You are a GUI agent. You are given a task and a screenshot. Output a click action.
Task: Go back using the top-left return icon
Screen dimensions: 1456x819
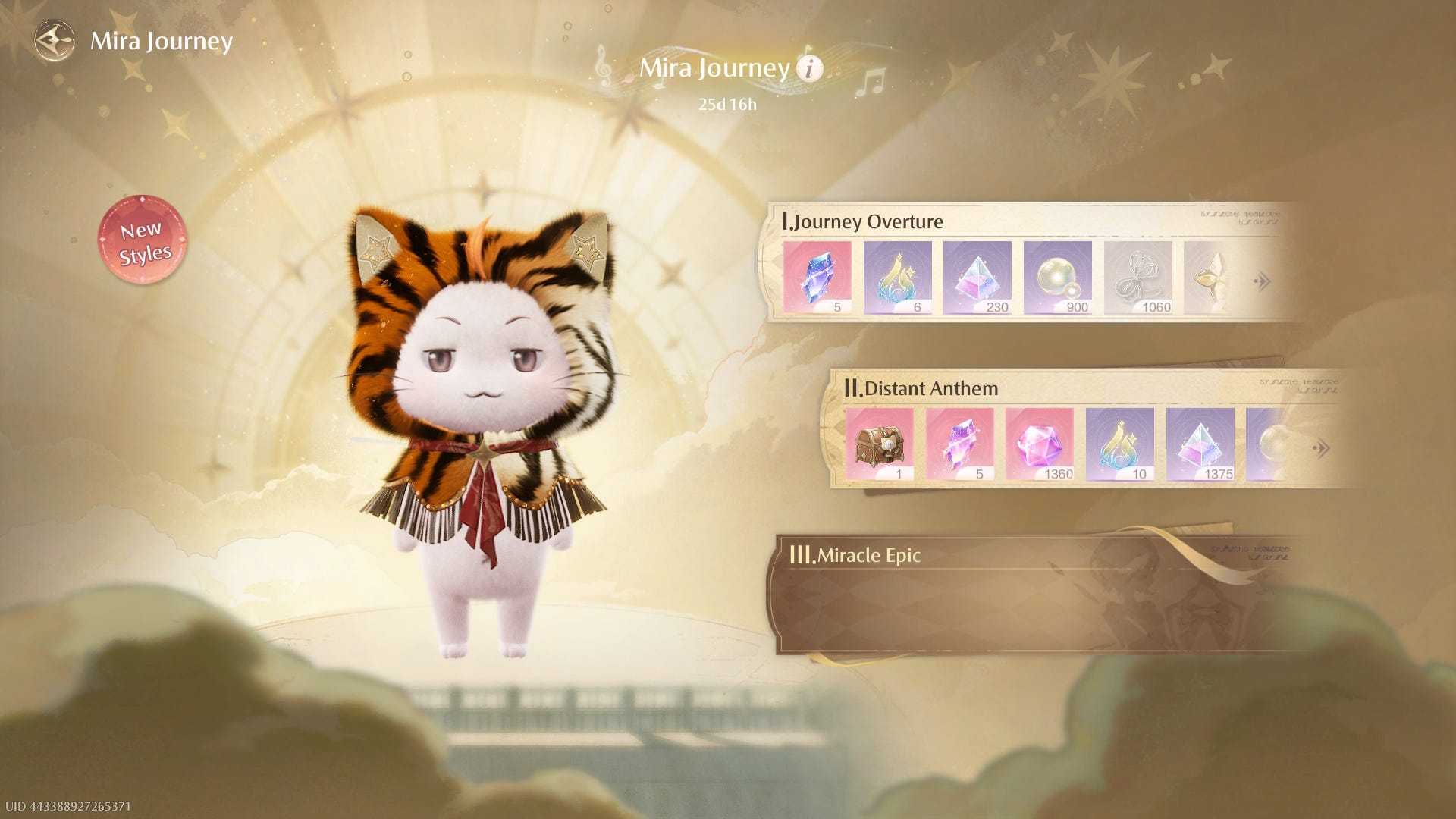click(55, 41)
